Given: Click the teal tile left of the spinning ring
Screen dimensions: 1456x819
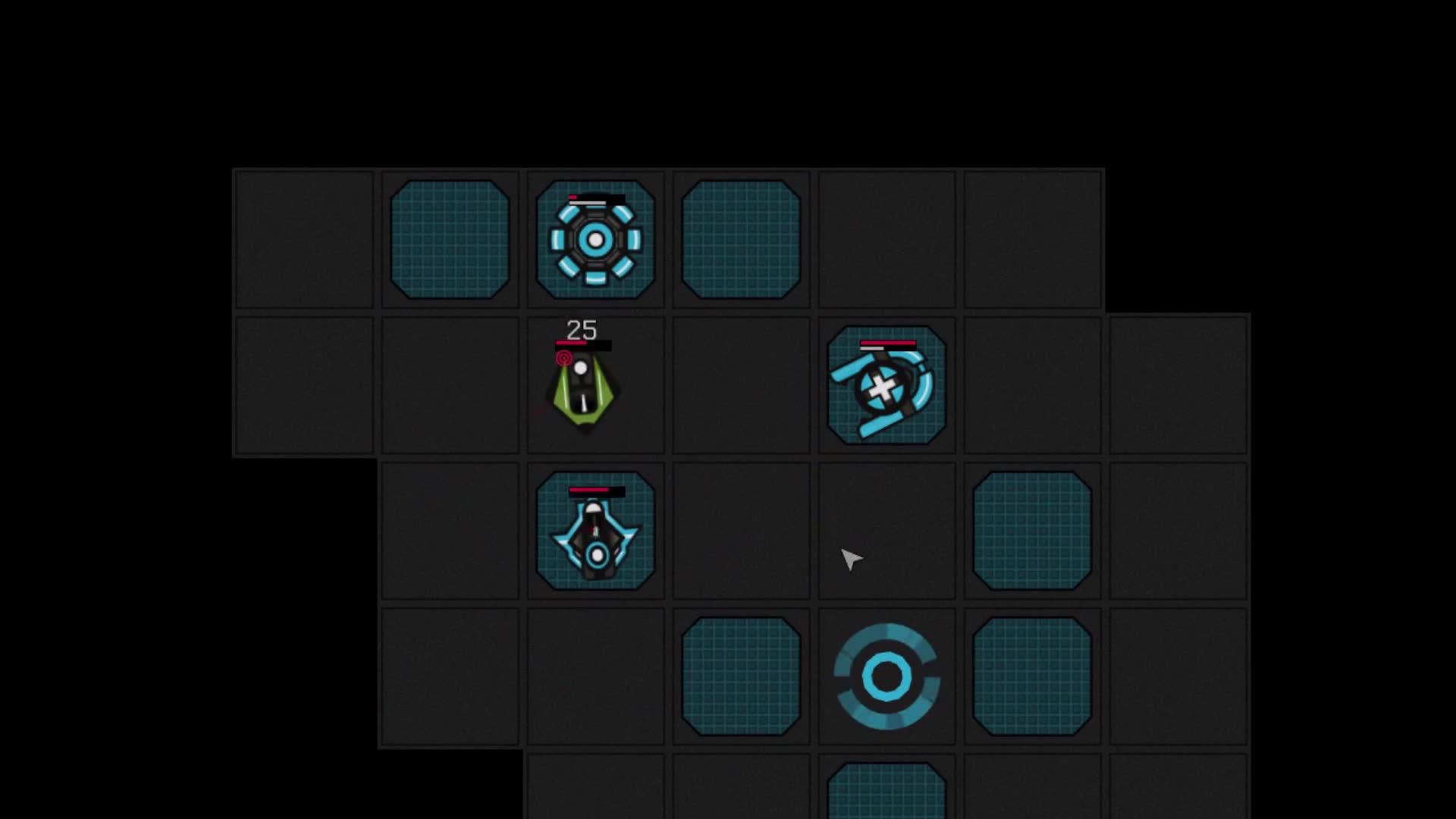Looking at the screenshot, I should 740,675.
